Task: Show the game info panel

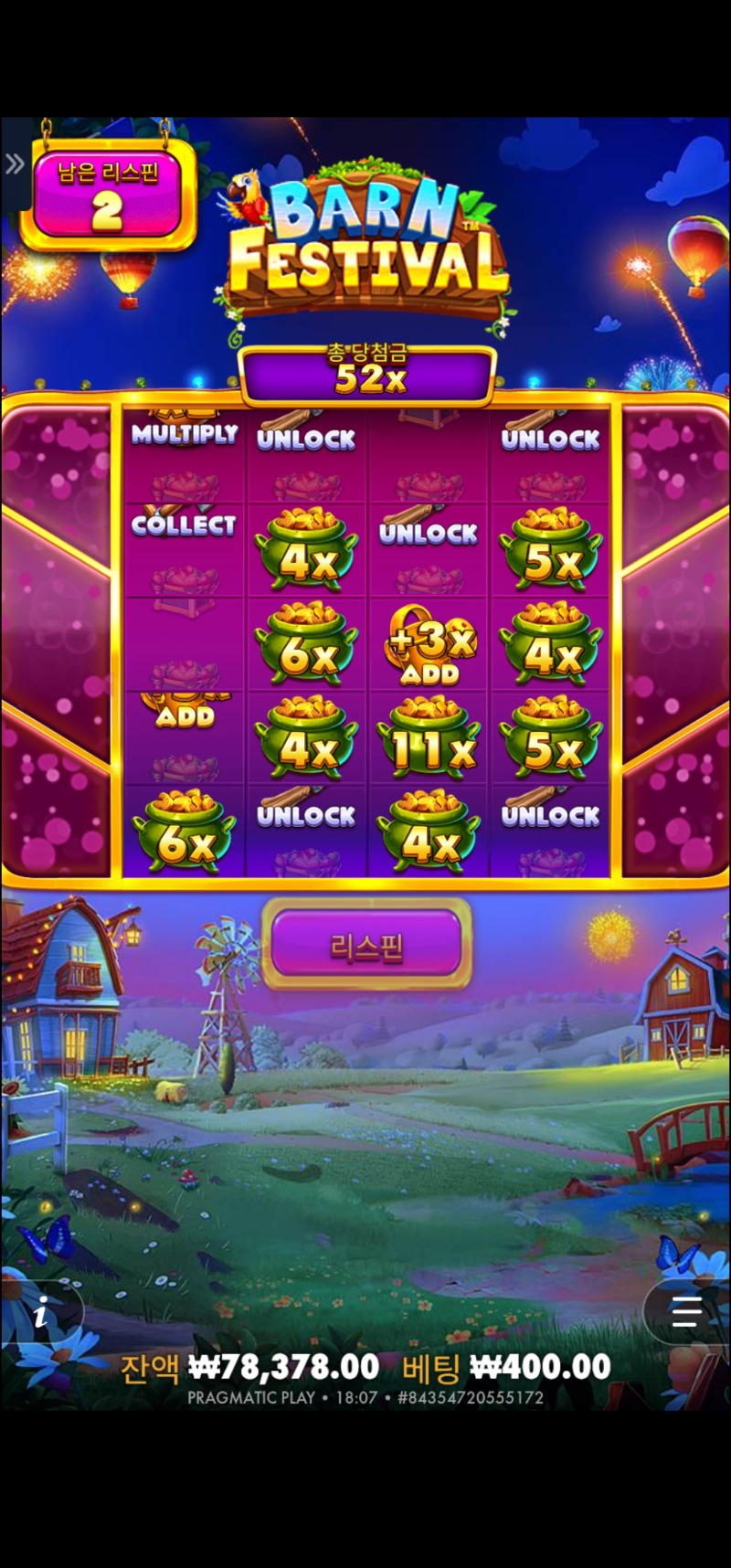Action: [x=41, y=1315]
